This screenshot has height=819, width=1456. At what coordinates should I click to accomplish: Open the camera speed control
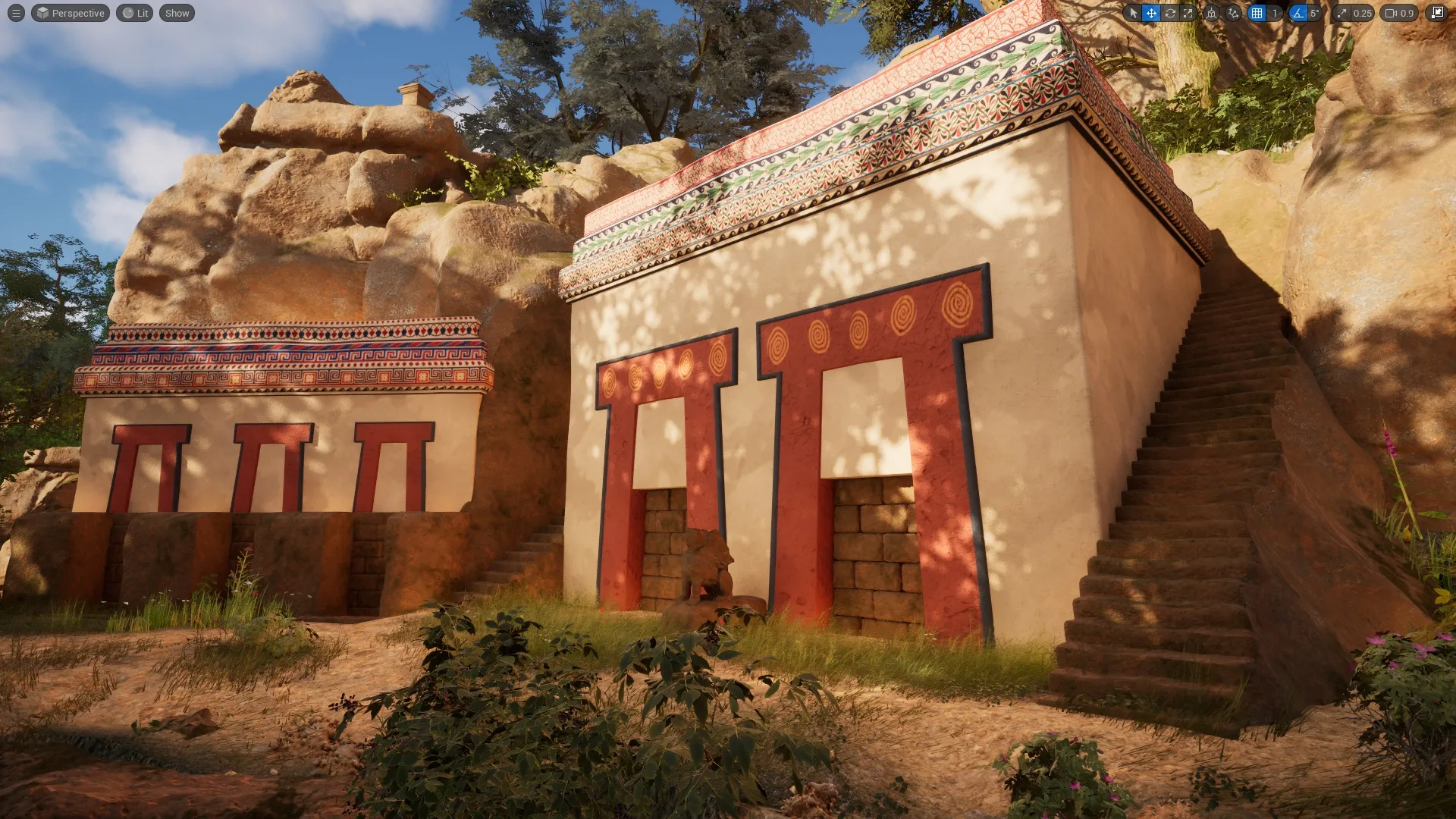1390,13
